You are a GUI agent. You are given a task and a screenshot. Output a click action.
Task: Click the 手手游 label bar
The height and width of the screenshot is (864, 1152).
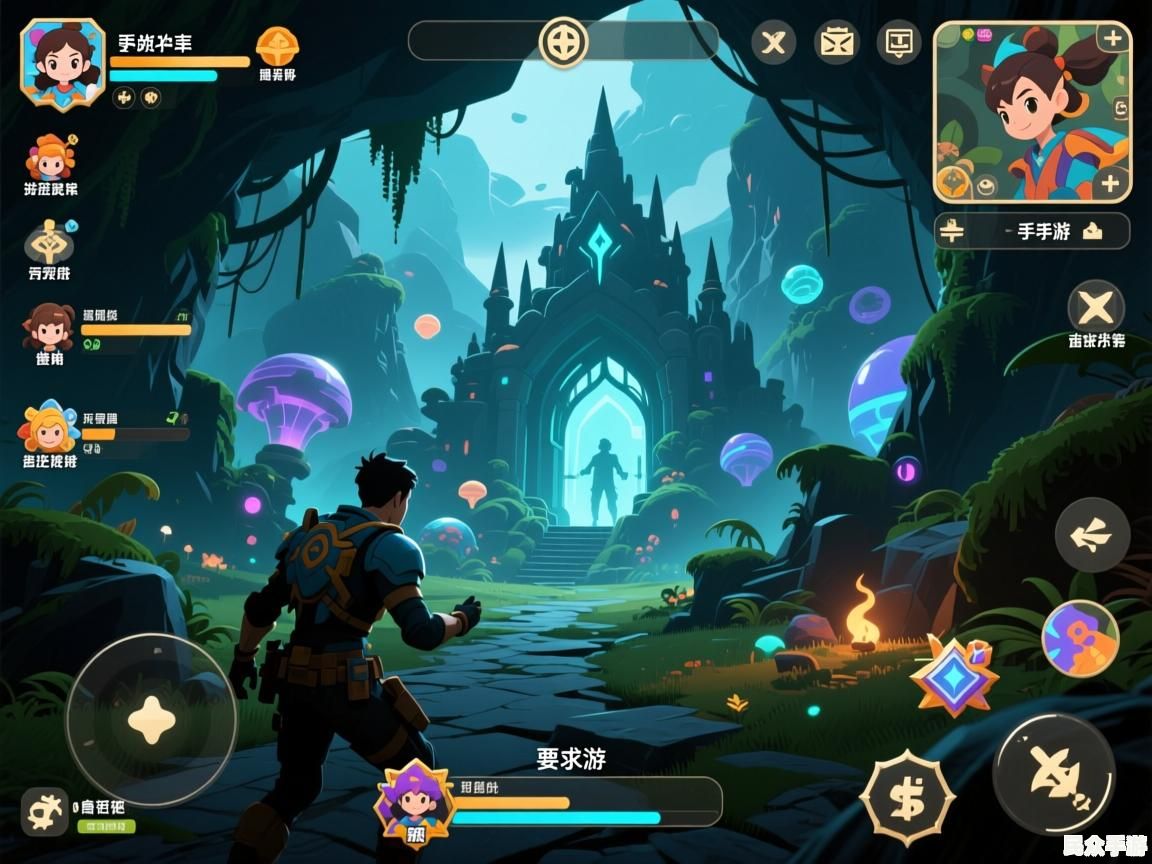point(1032,231)
